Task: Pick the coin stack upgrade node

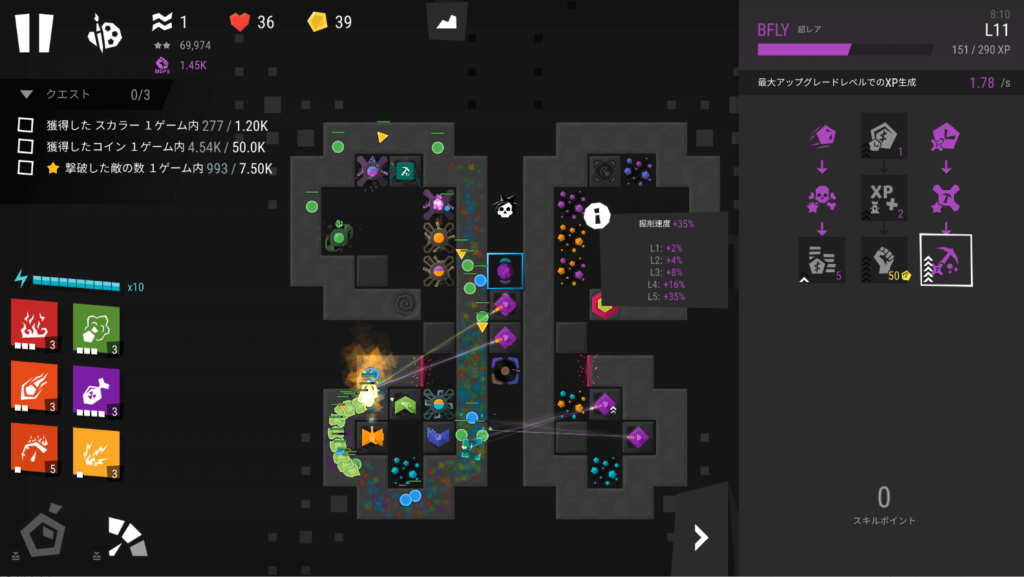Action: [x=822, y=261]
